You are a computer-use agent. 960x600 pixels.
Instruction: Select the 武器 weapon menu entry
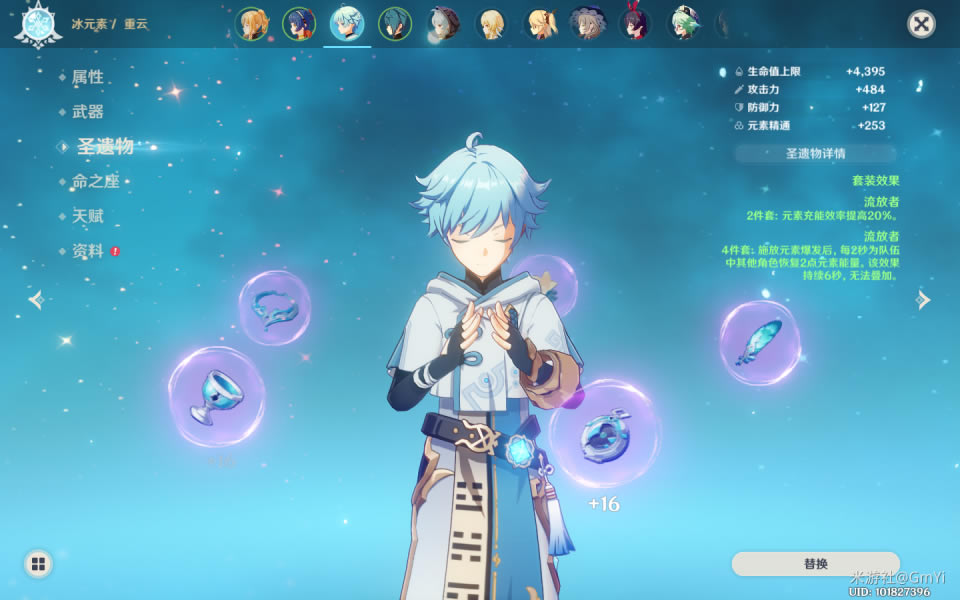(x=87, y=112)
